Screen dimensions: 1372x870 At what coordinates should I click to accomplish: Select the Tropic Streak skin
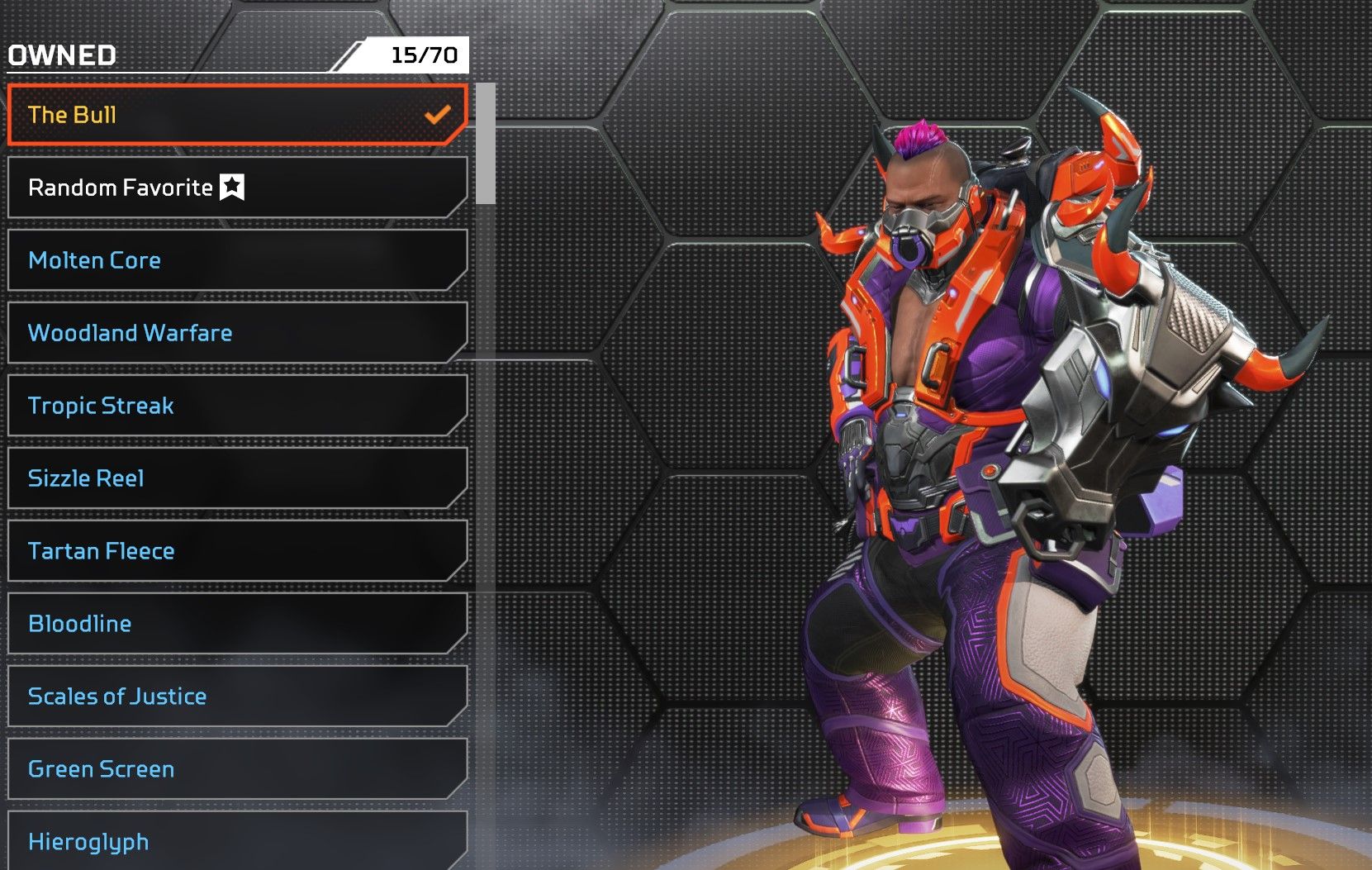[237, 406]
